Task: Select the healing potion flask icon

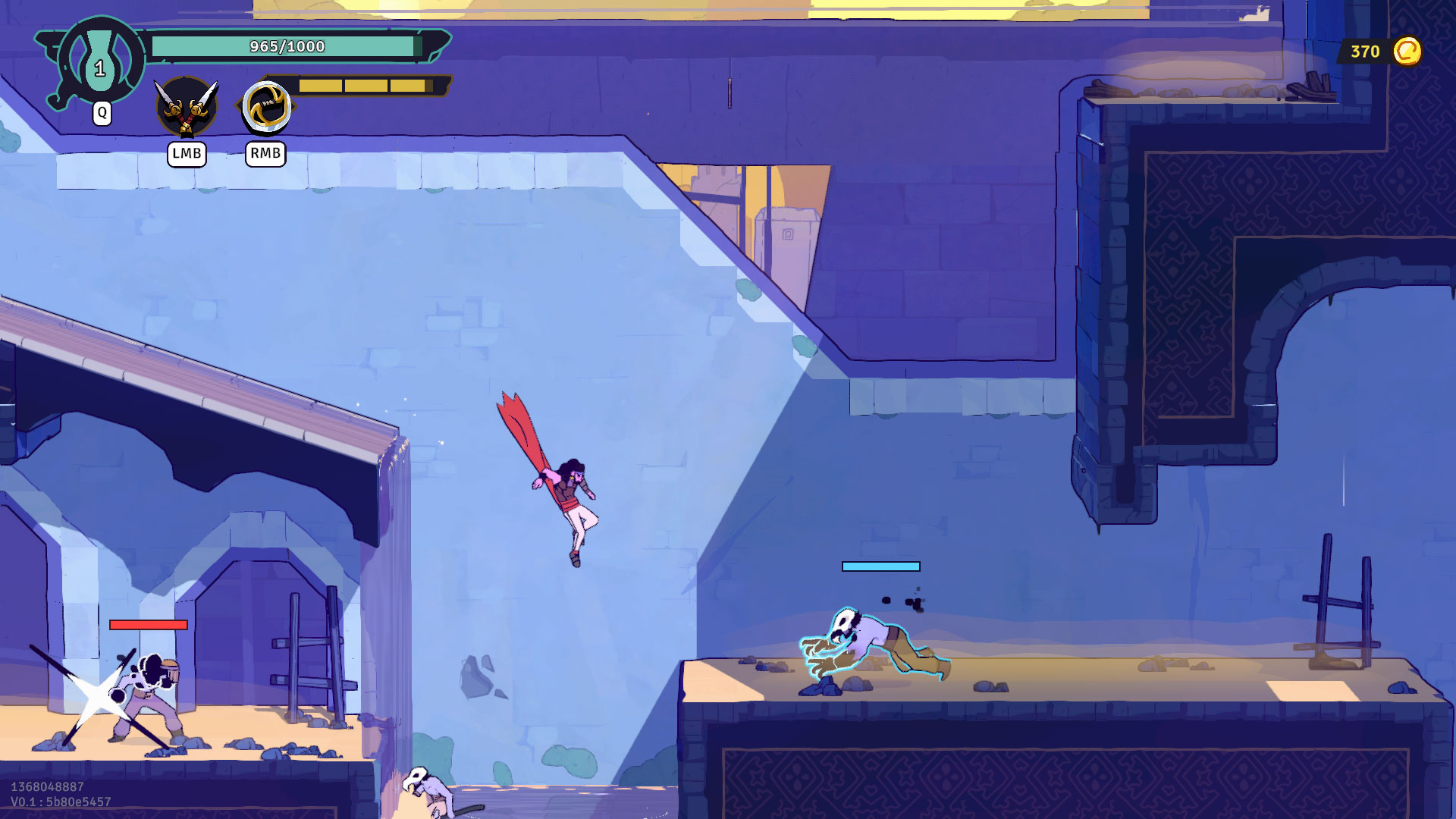Action: click(100, 61)
